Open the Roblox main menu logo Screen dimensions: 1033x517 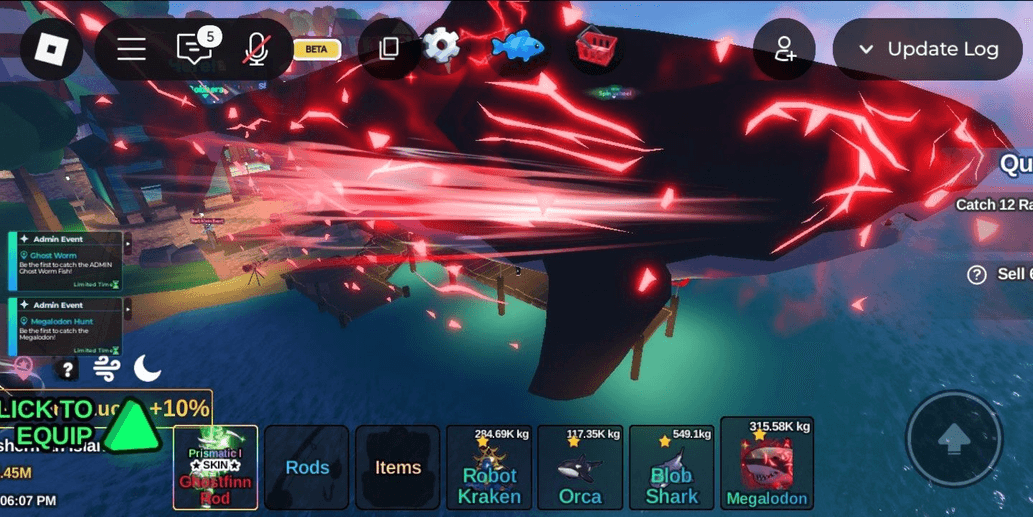[51, 49]
